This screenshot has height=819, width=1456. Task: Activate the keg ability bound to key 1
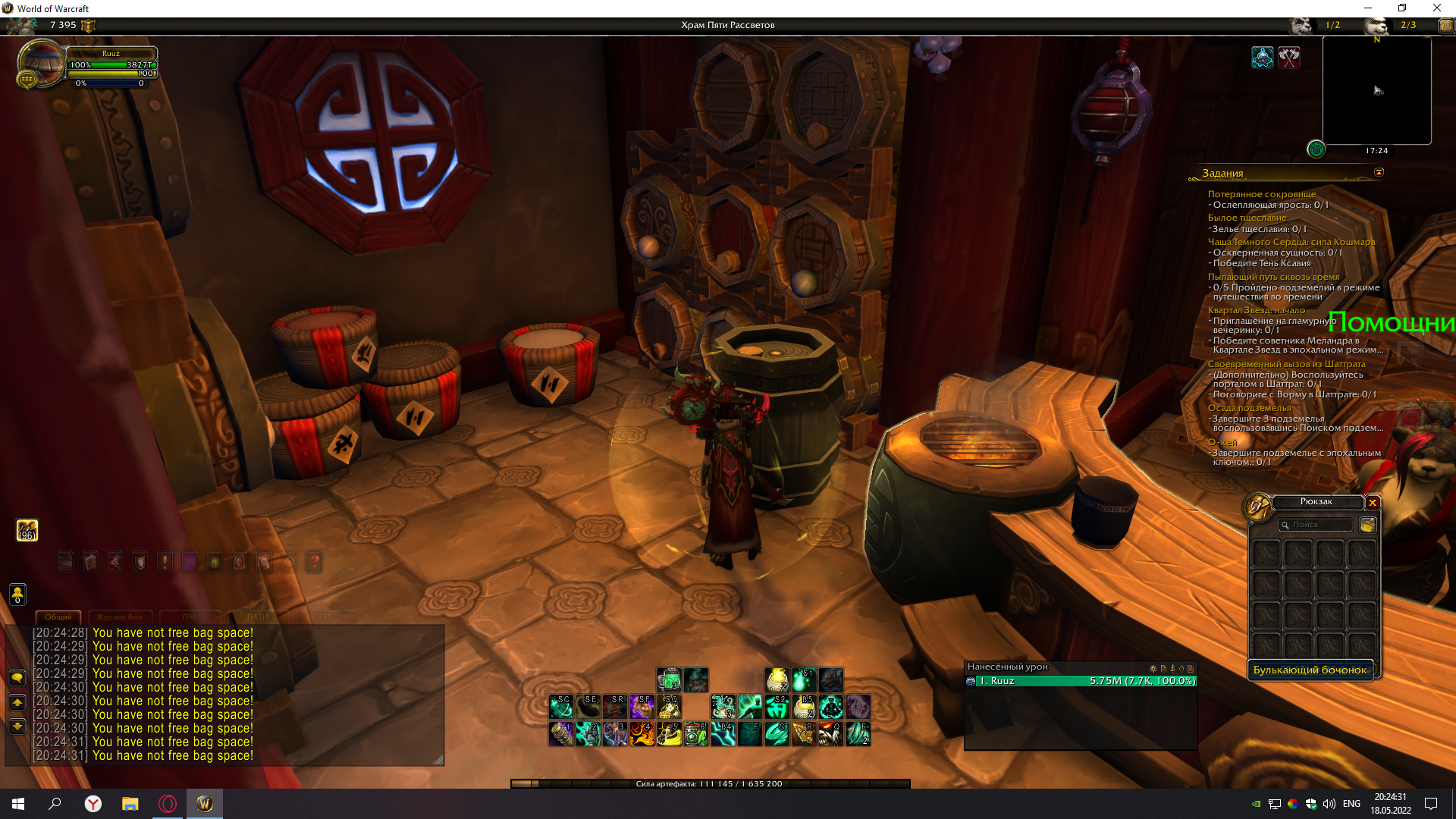pos(561,734)
